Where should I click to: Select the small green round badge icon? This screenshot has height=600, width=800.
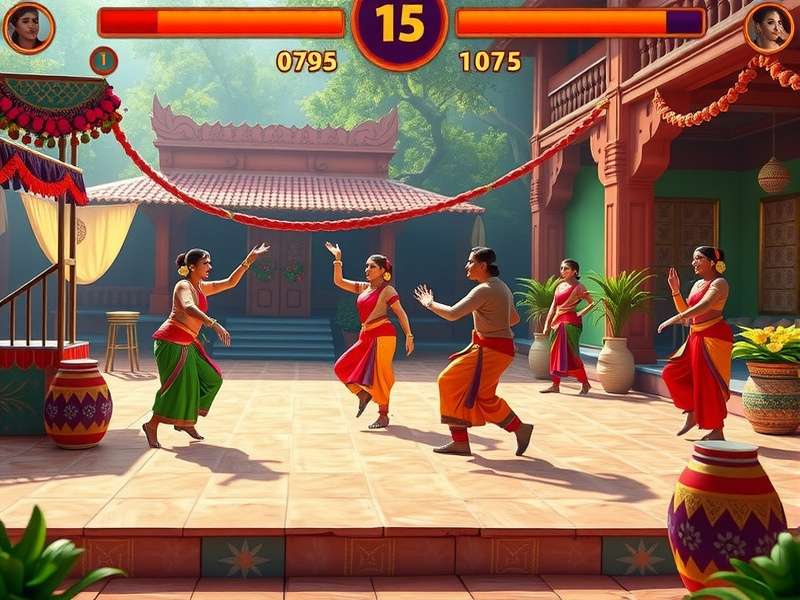pyautogui.click(x=103, y=61)
